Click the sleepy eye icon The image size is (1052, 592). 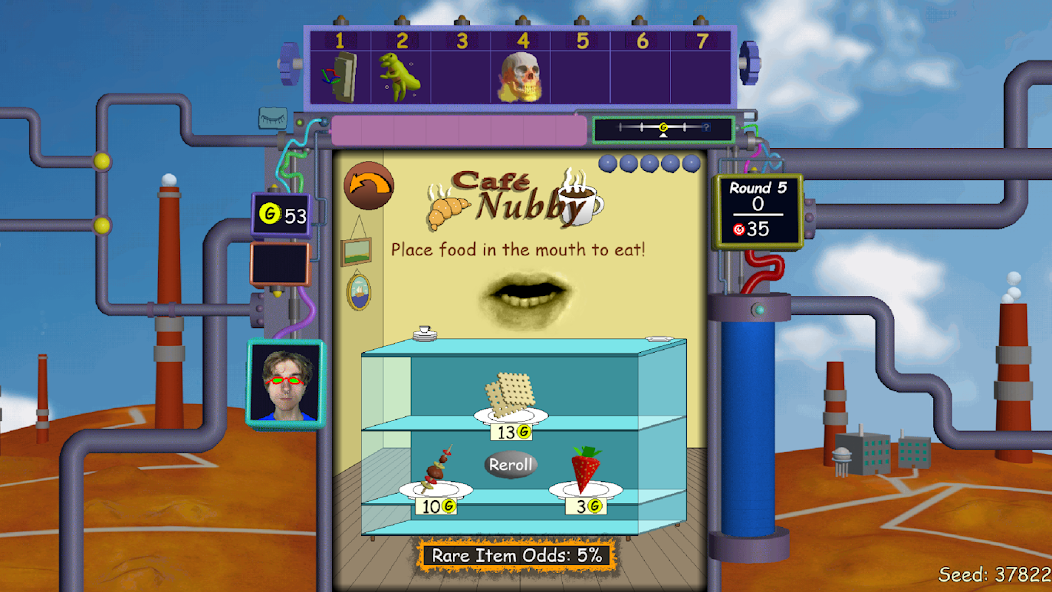click(x=273, y=118)
